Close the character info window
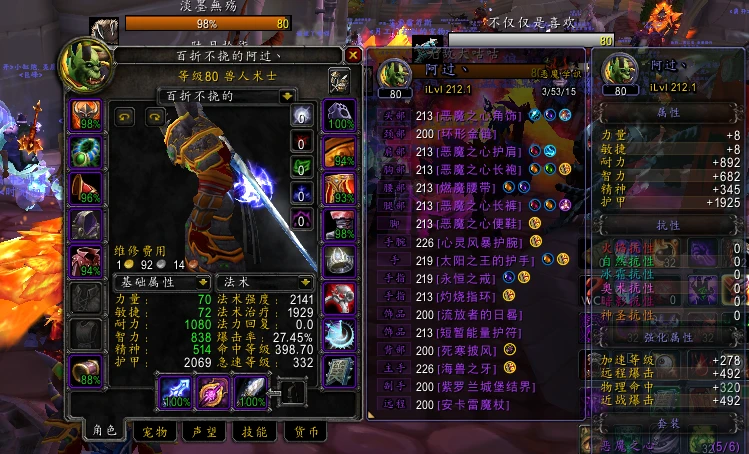The image size is (749, 454). (x=353, y=56)
